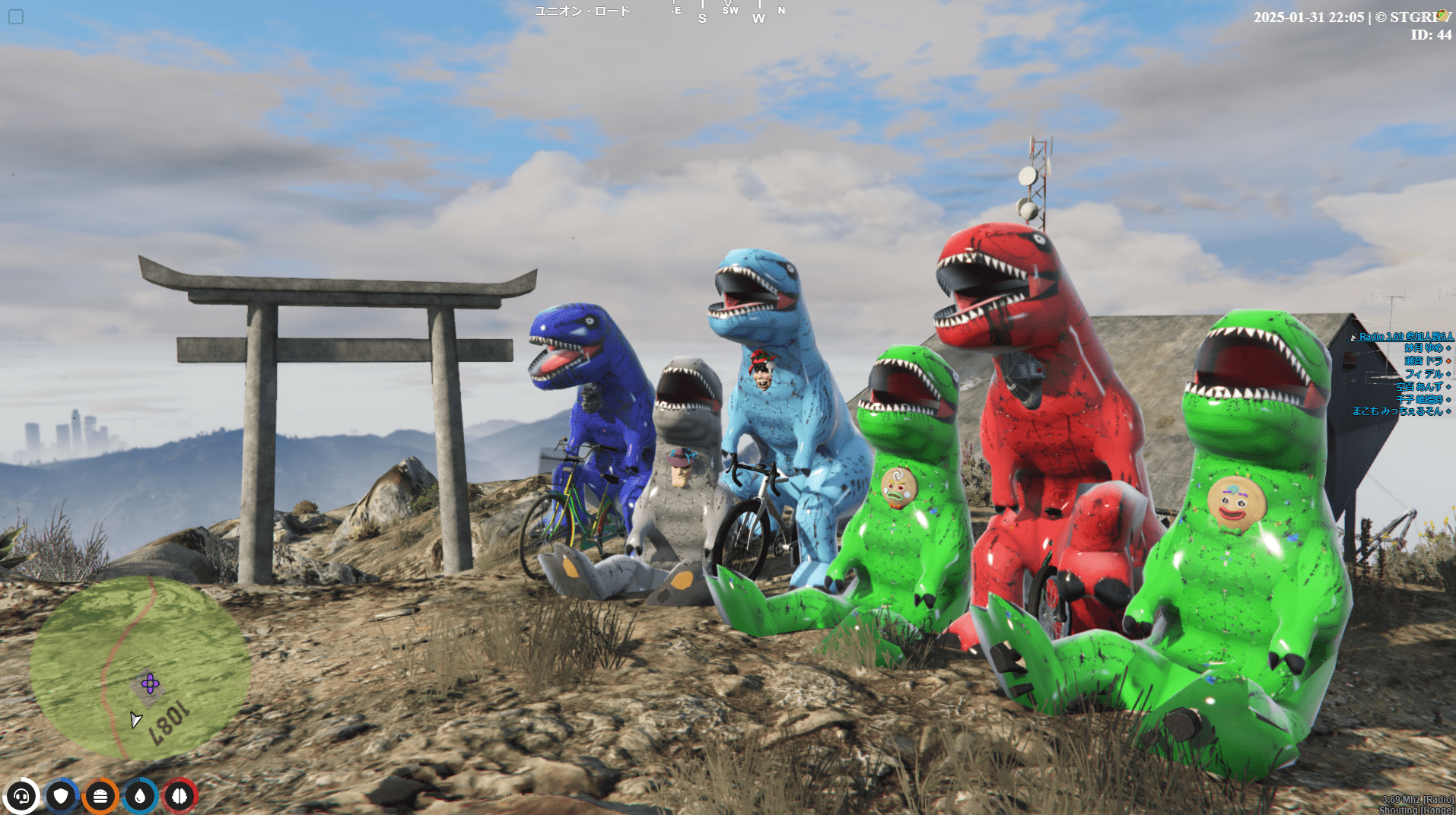
Task: Select フィデル in the radio member list
Action: 1423,374
